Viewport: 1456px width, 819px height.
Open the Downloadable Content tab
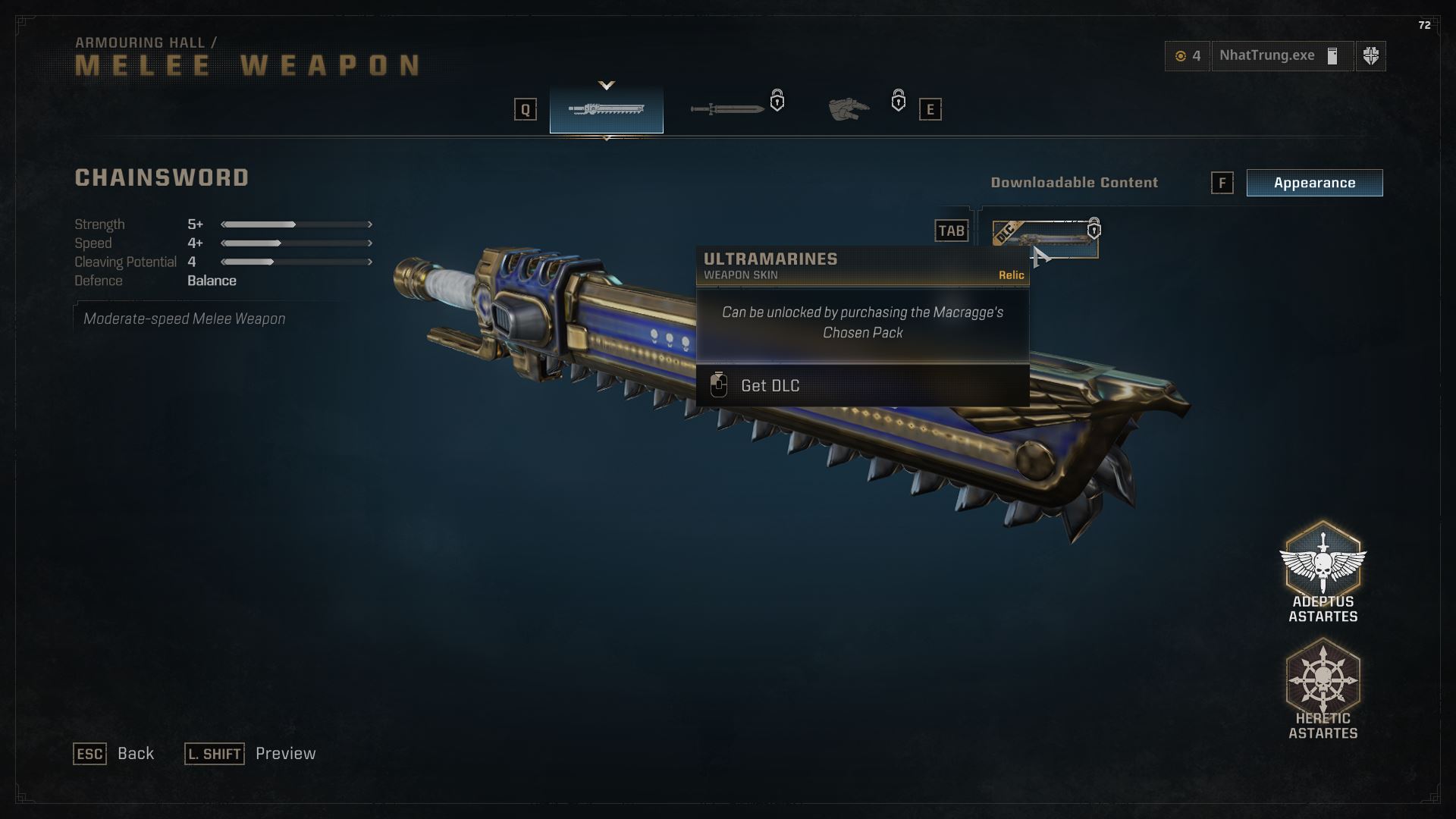click(x=1074, y=183)
